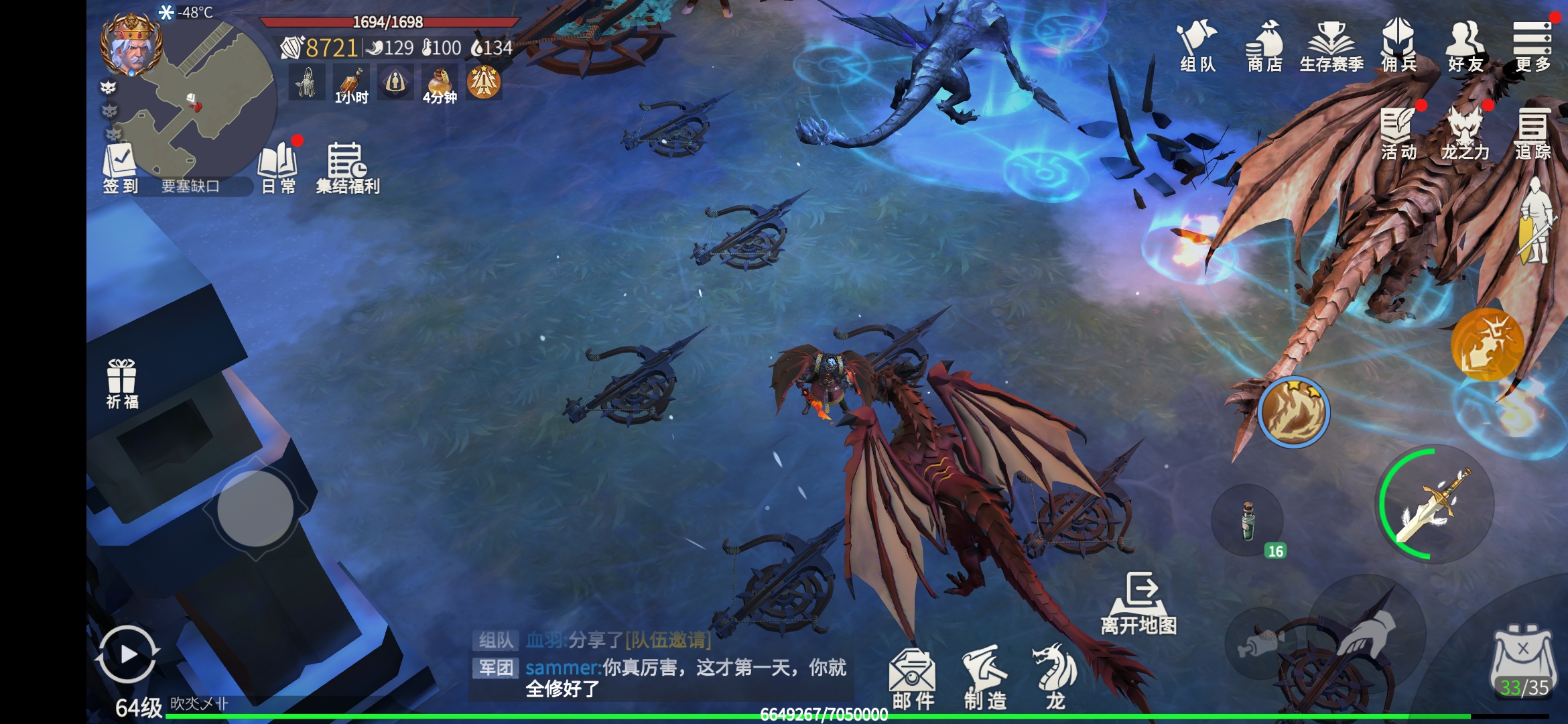Open the backpack showing 33/35
The height and width of the screenshot is (724, 1568).
pos(1523,662)
